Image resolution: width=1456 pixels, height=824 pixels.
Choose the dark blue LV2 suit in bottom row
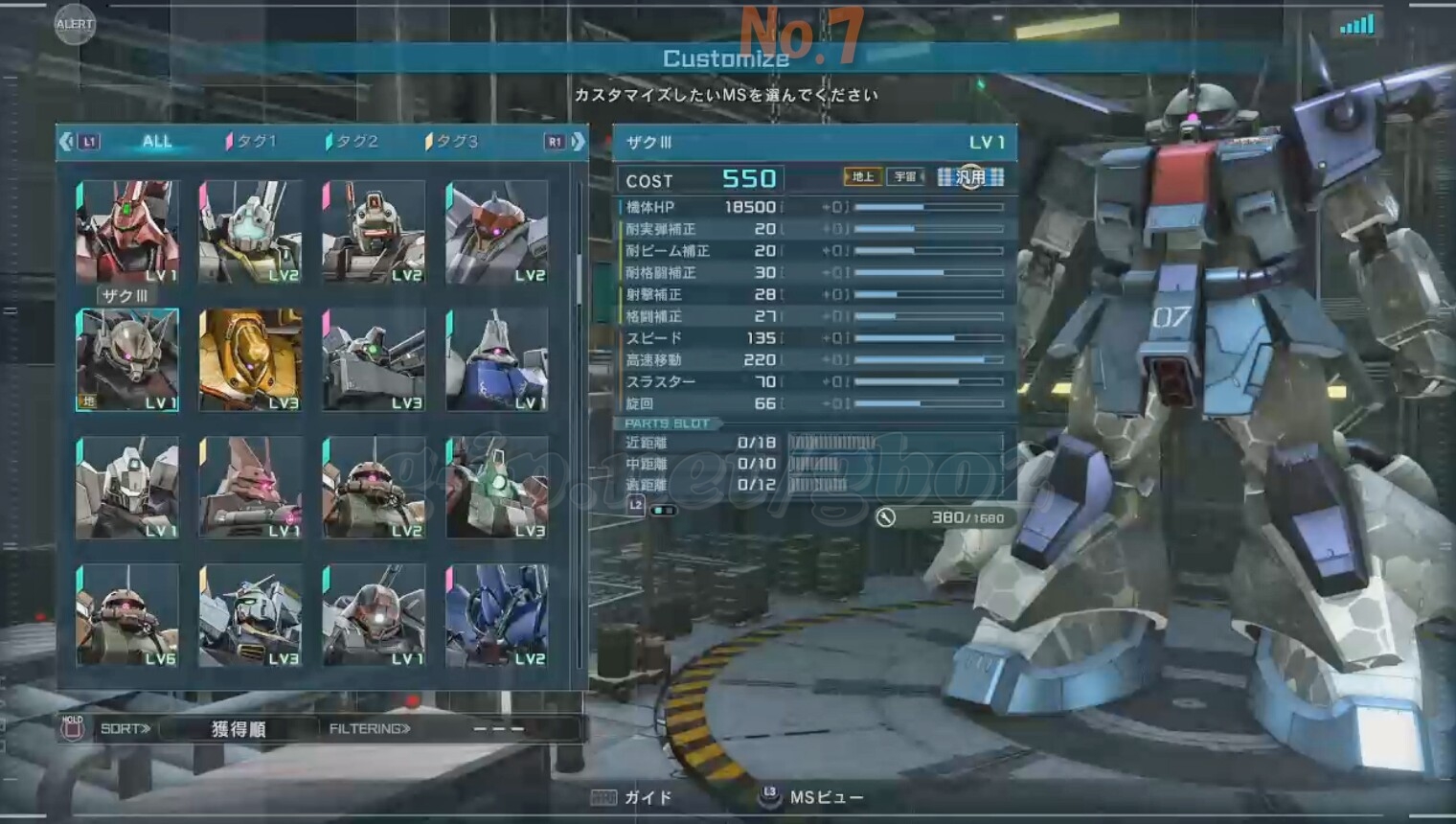click(x=496, y=615)
